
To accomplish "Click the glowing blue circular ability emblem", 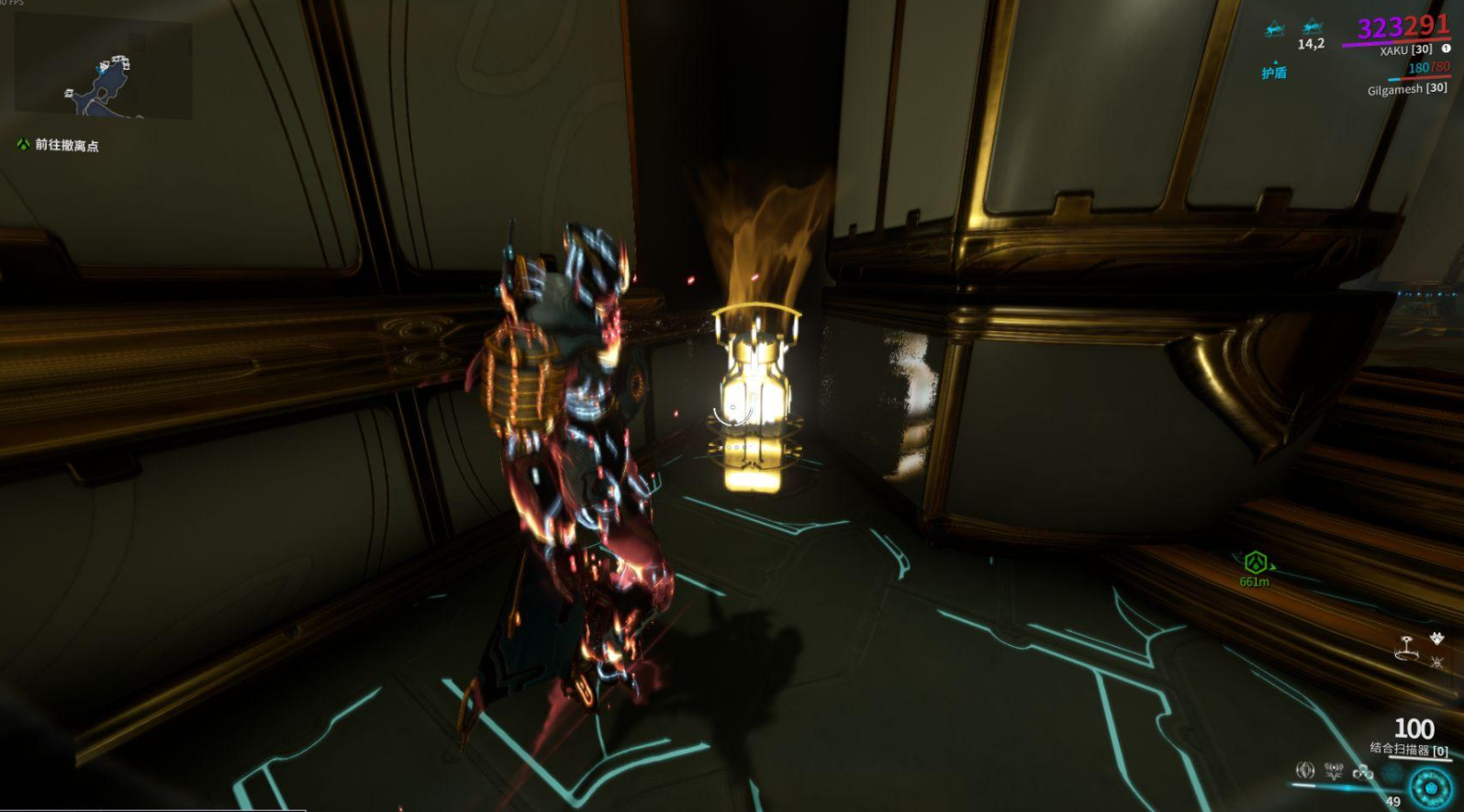I will click(x=1430, y=787).
